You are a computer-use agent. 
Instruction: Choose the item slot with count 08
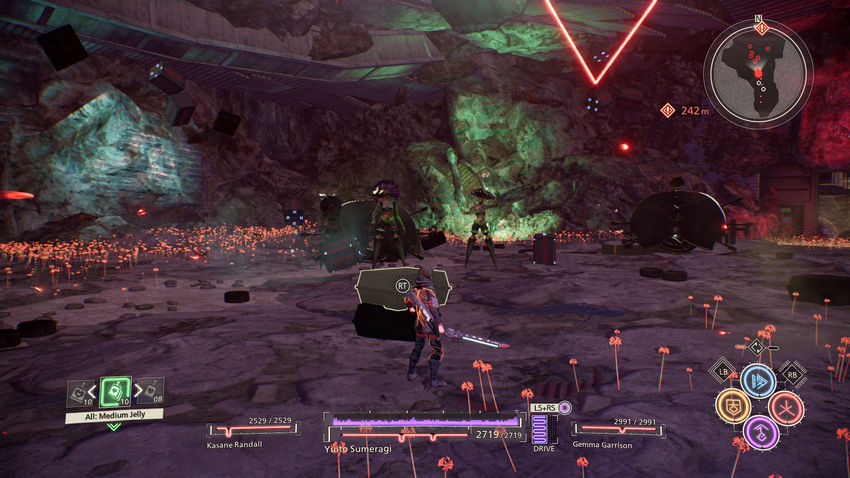coord(149,390)
